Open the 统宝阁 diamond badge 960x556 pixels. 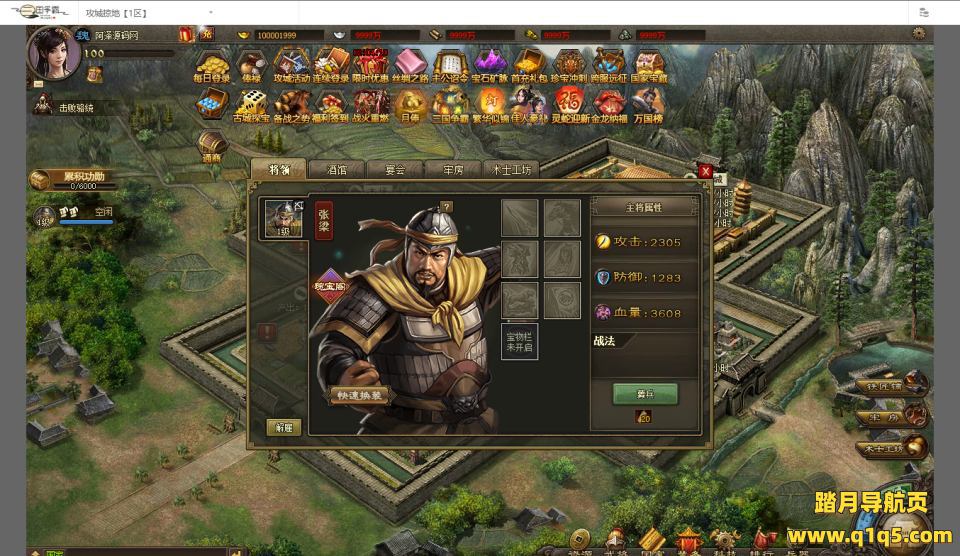(x=332, y=283)
